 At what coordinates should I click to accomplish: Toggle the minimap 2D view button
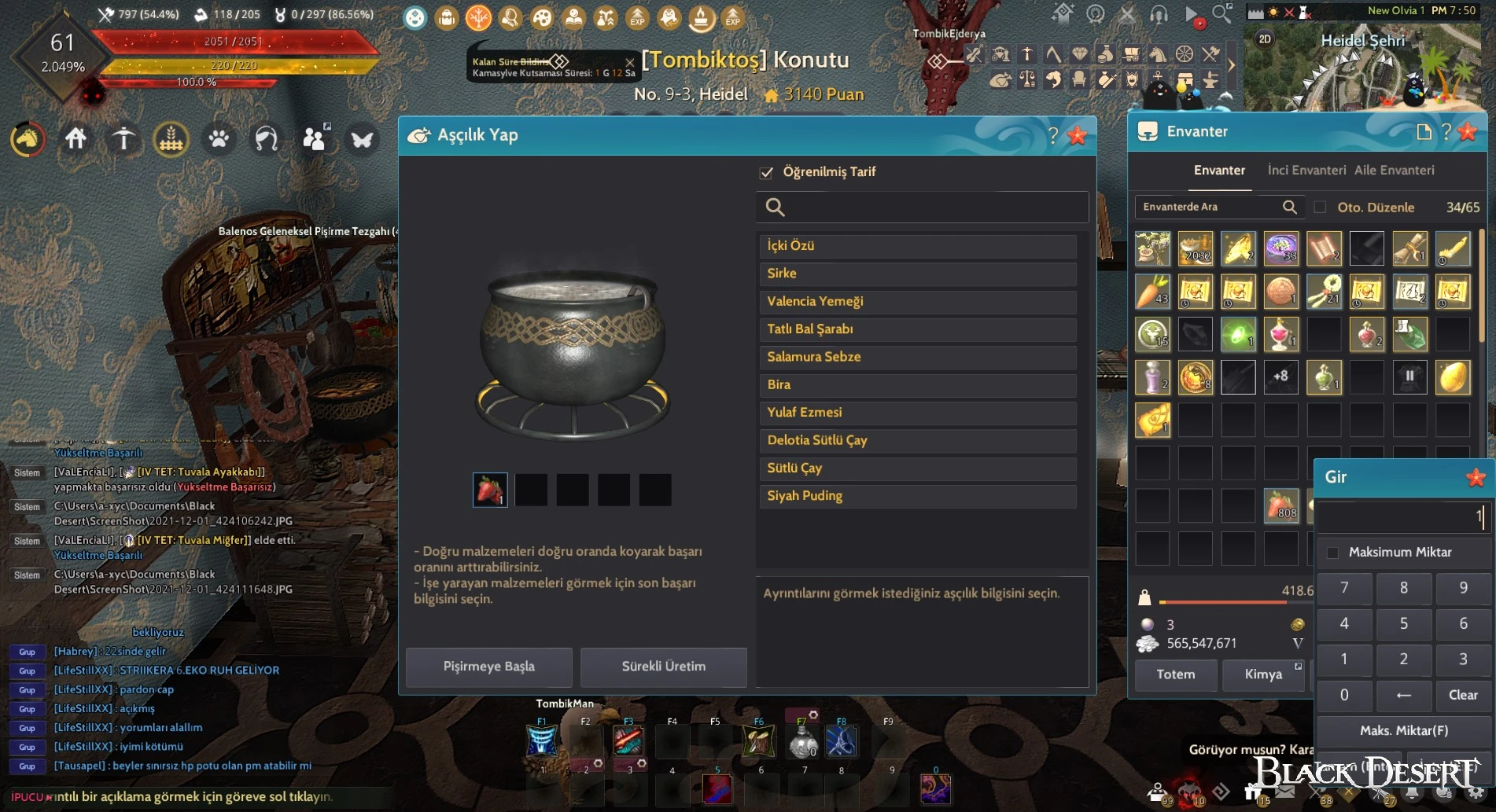[x=1265, y=39]
